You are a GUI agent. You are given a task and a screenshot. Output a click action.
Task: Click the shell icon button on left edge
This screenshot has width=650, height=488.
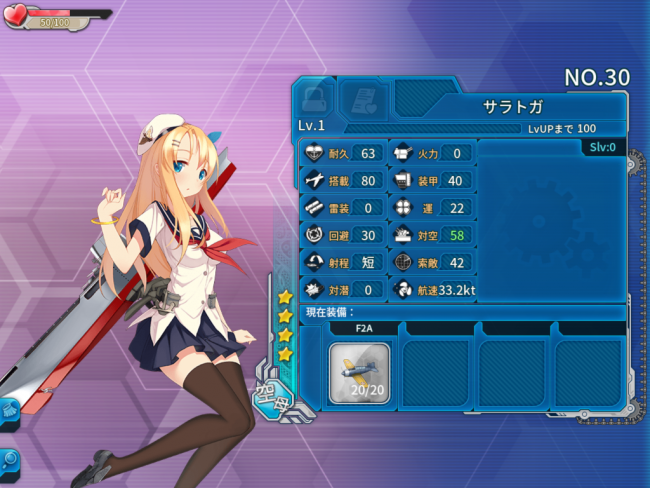(8, 410)
